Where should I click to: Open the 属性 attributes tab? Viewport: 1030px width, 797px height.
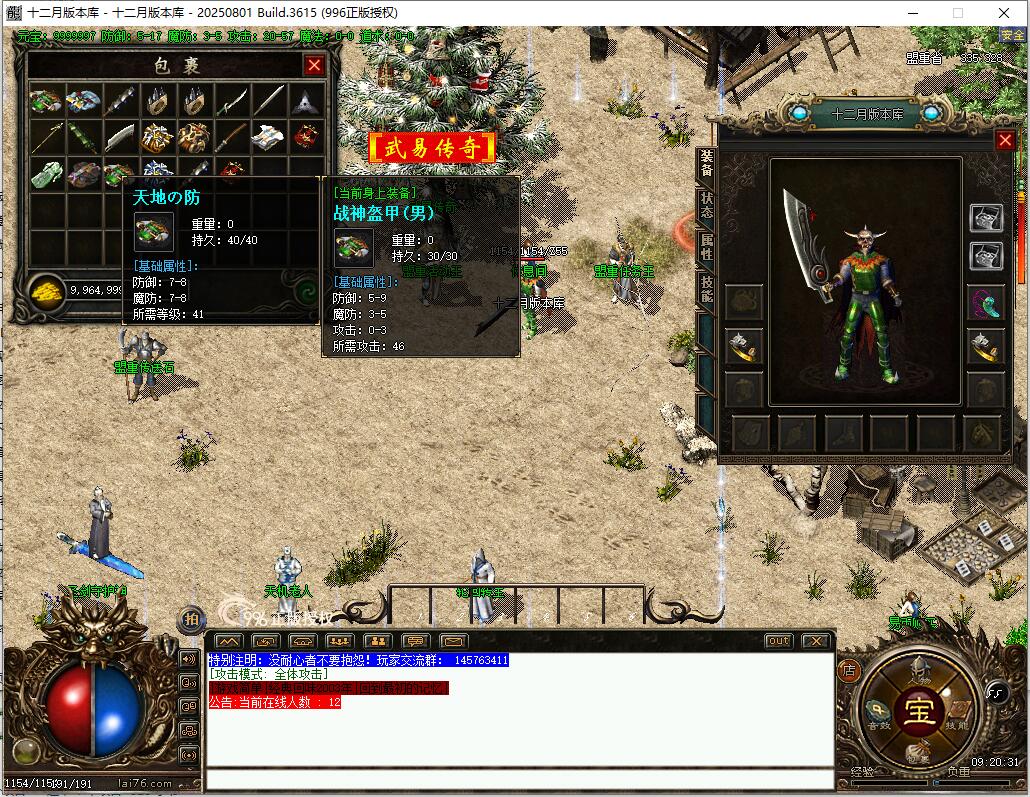706,247
